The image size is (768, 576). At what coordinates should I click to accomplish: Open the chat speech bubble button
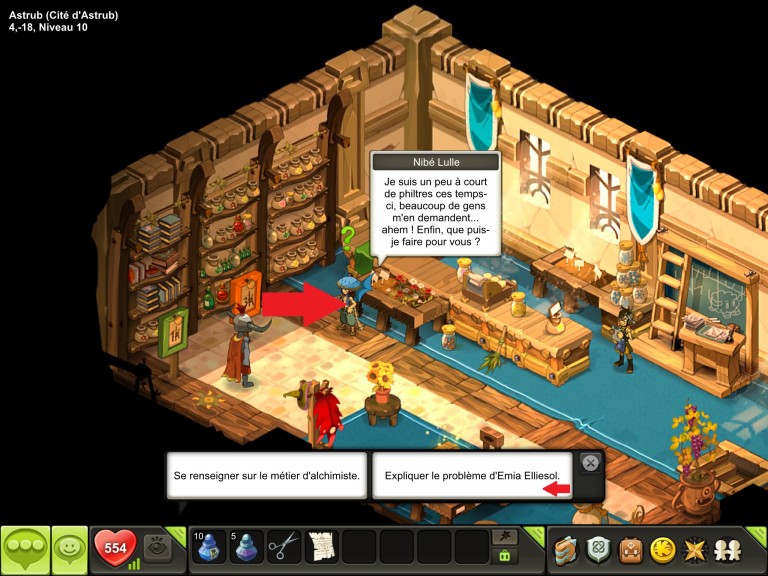tap(25, 549)
